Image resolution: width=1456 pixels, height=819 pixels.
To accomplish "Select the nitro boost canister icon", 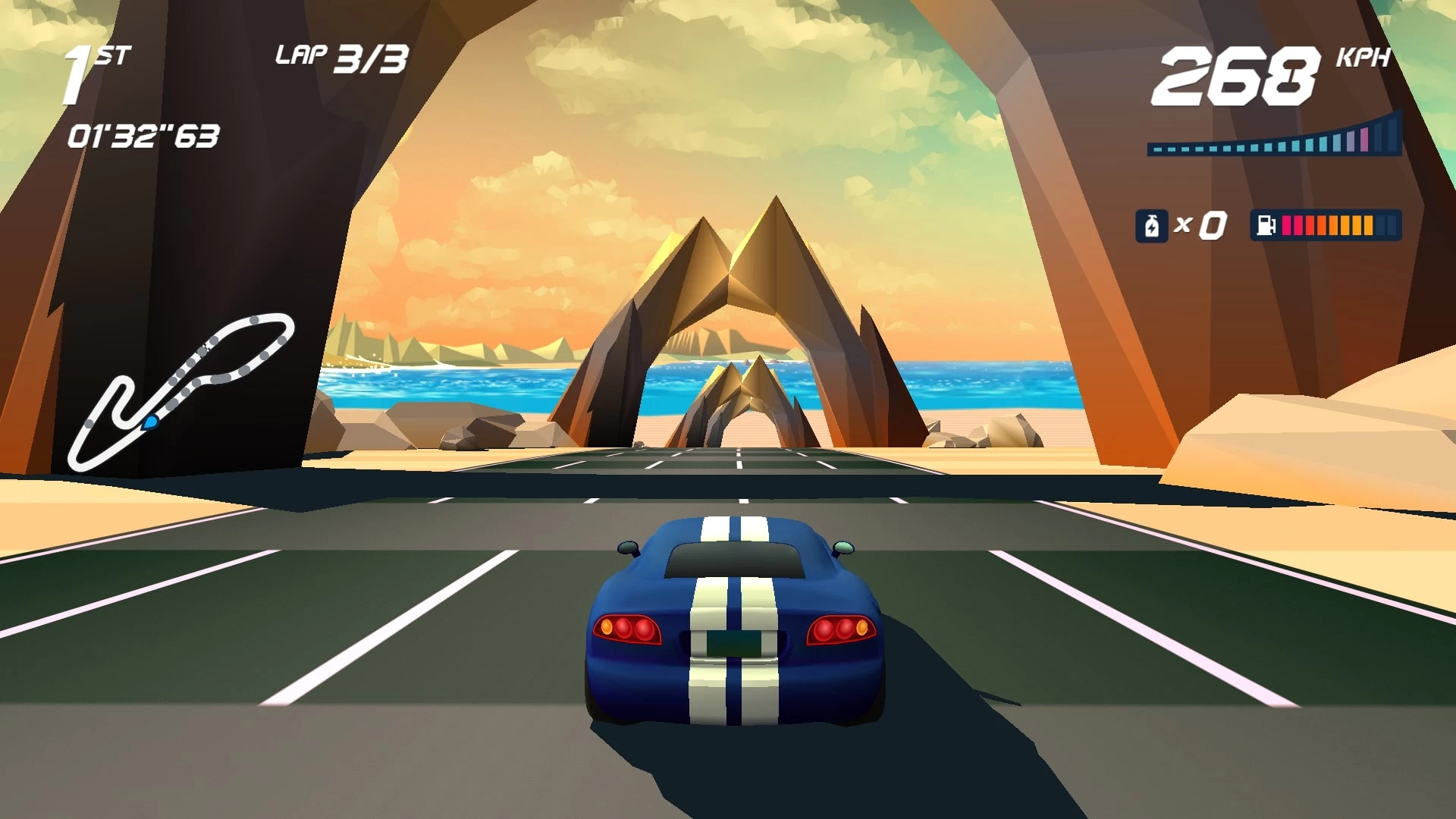I will [1151, 226].
